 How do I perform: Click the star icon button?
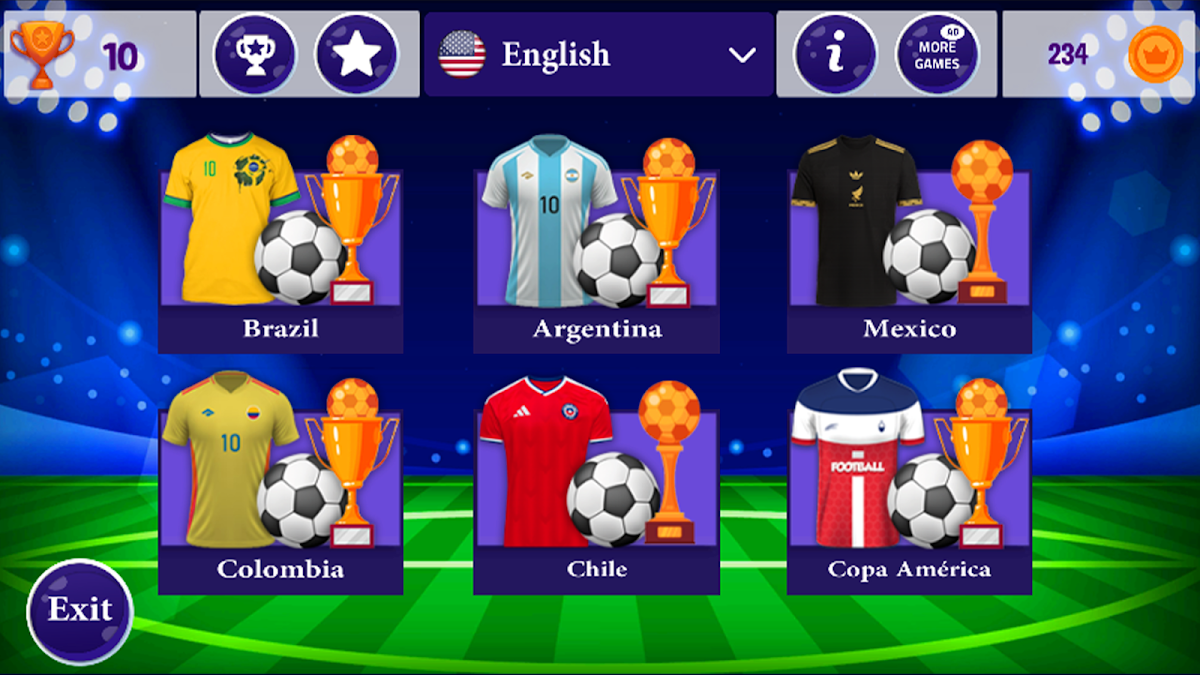tap(356, 54)
